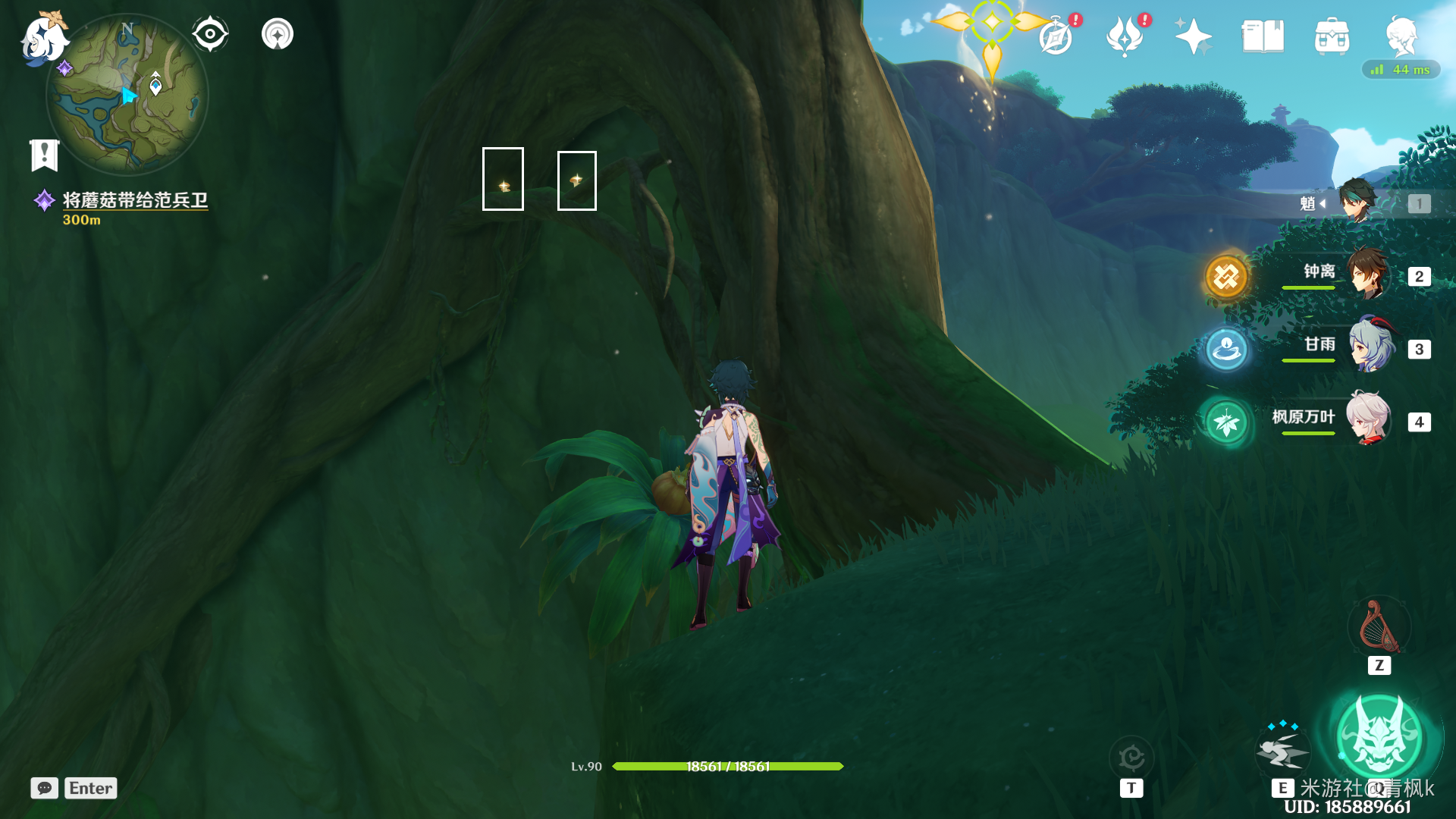Activate Xiao's elemental burst mask icon
Image resolution: width=1456 pixels, height=819 pixels.
click(1379, 736)
